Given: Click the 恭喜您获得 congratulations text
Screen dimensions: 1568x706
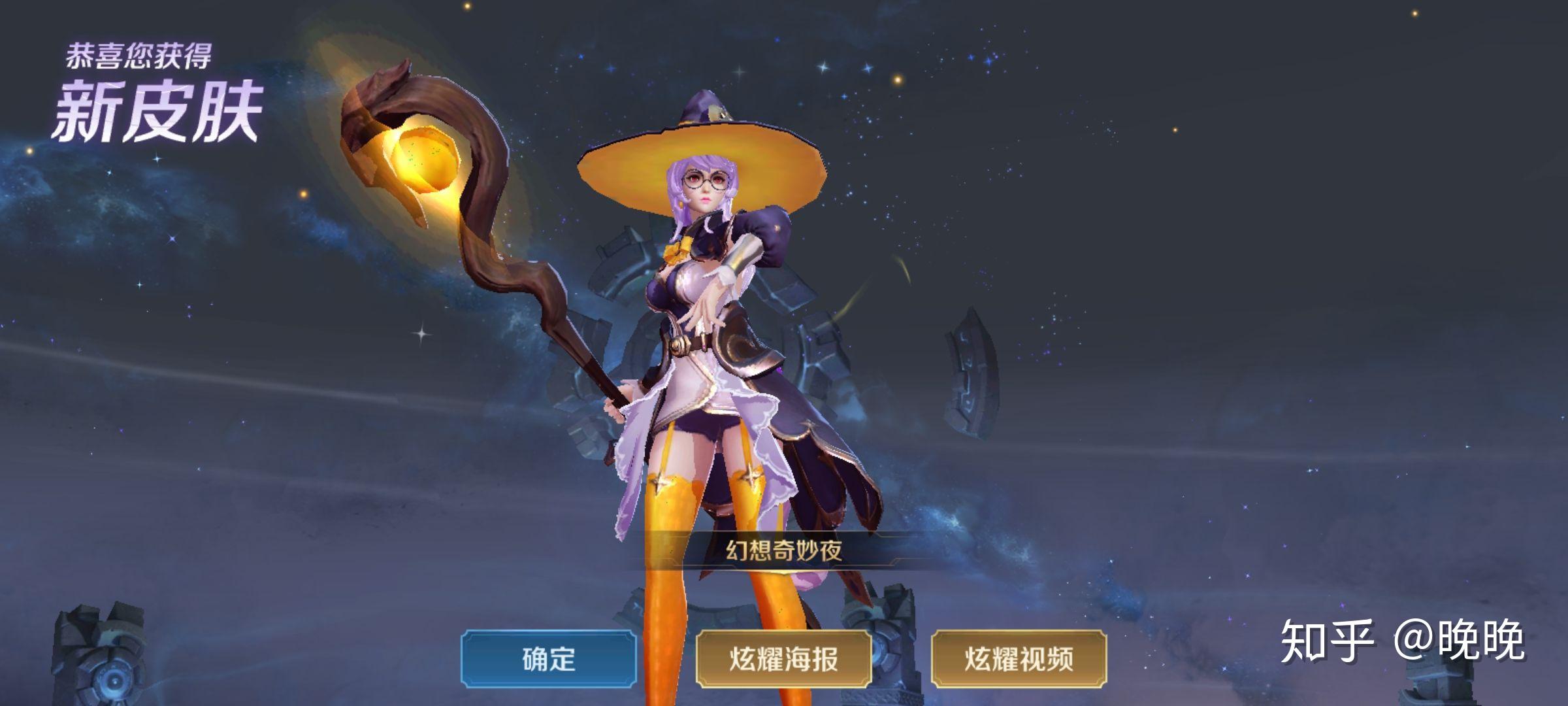Looking at the screenshot, I should [x=140, y=52].
